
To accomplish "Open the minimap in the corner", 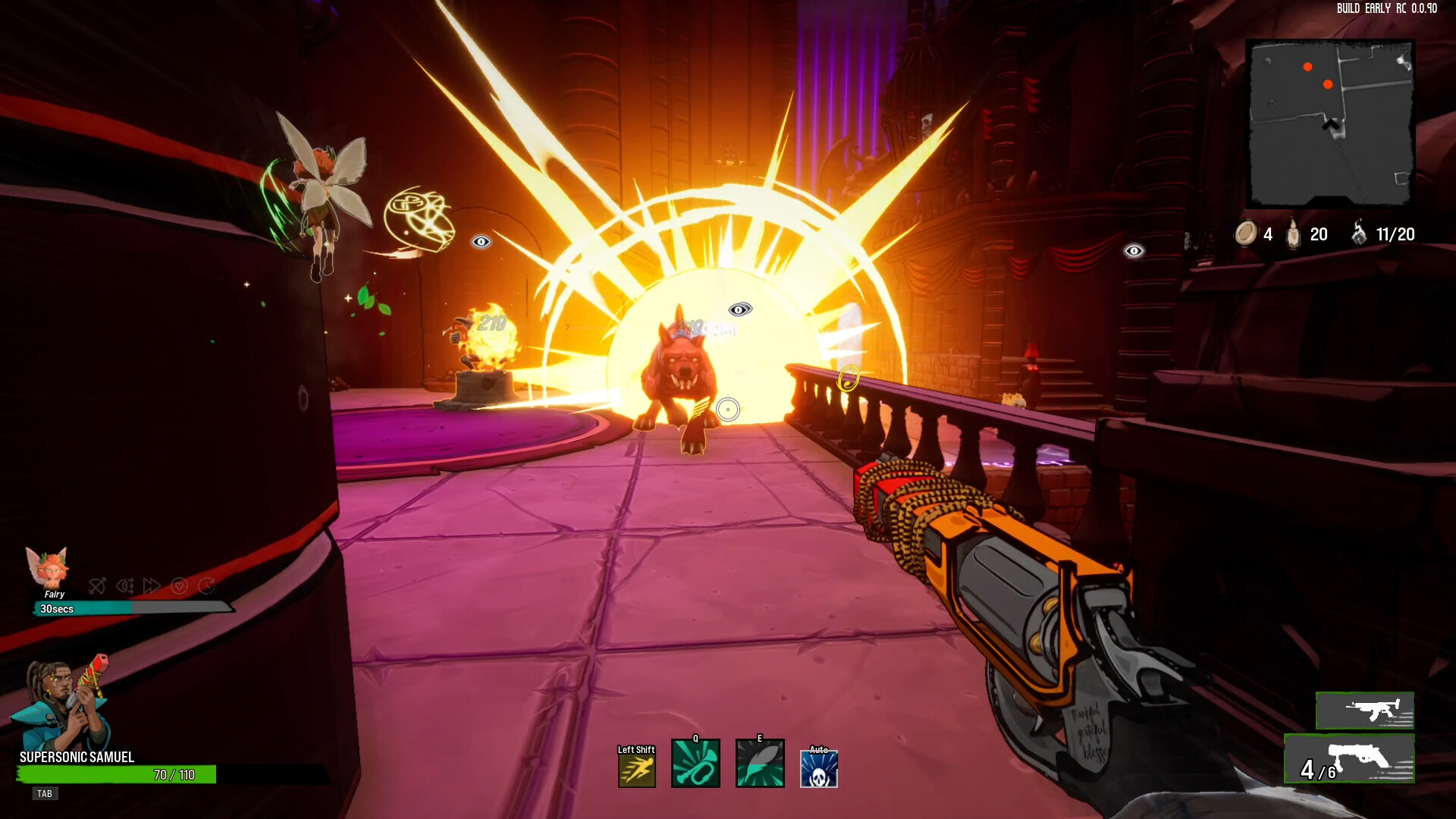I will (1330, 124).
